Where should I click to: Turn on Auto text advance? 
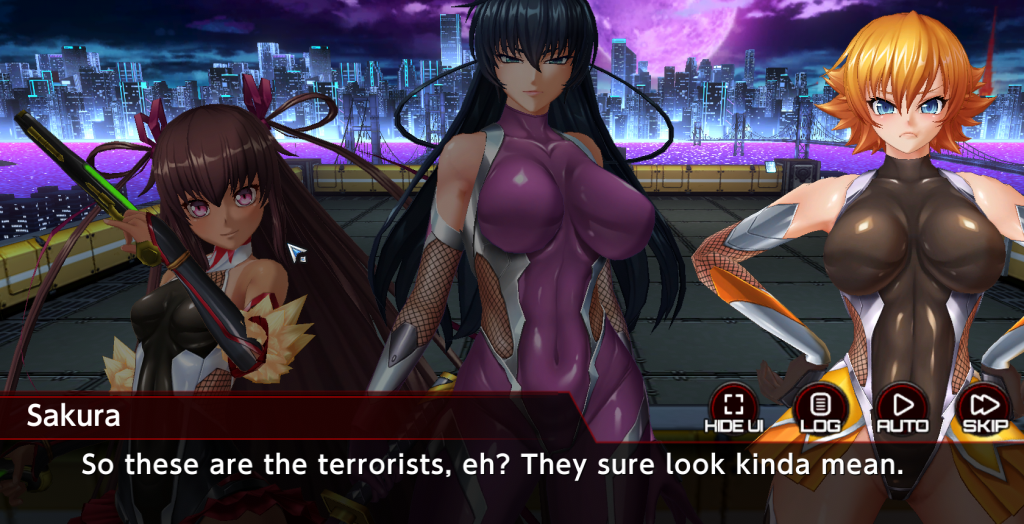tap(902, 407)
